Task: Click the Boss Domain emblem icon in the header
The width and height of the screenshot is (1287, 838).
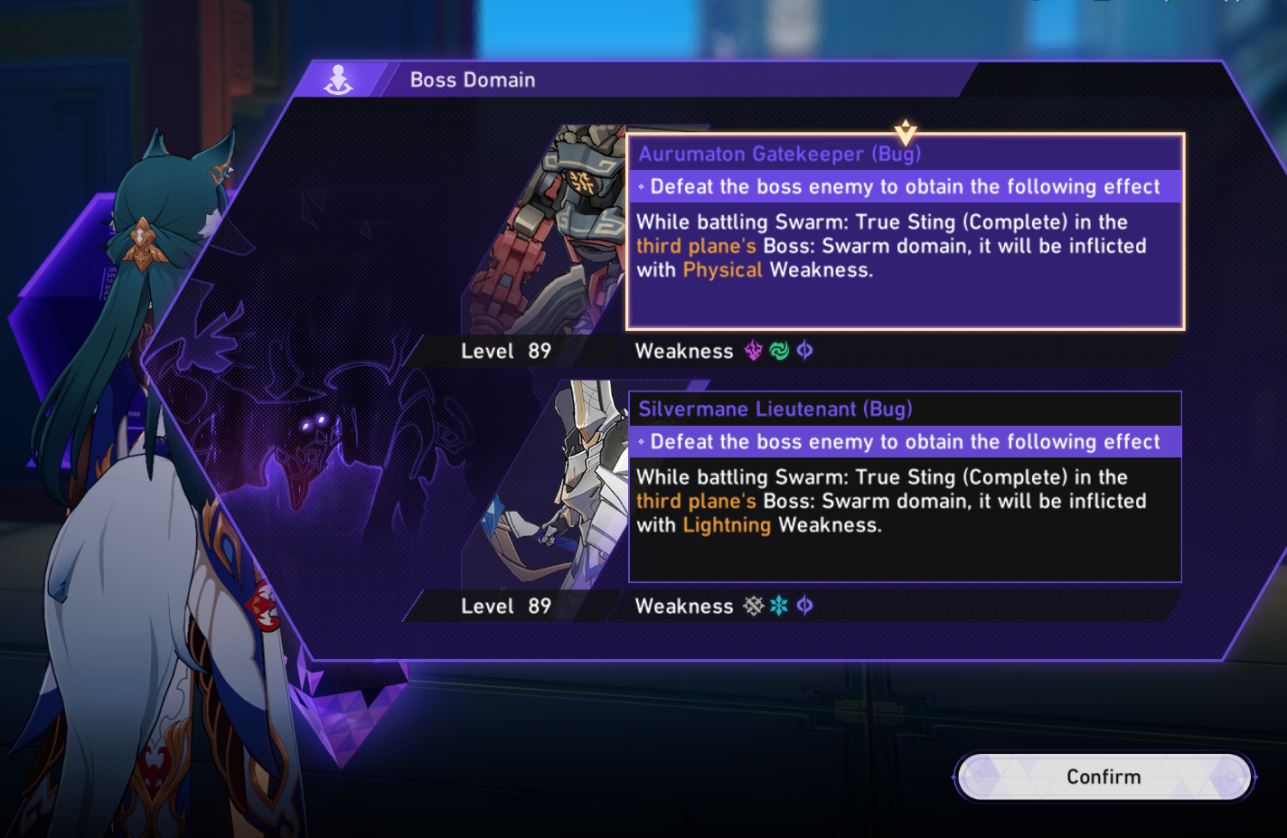Action: pyautogui.click(x=340, y=79)
